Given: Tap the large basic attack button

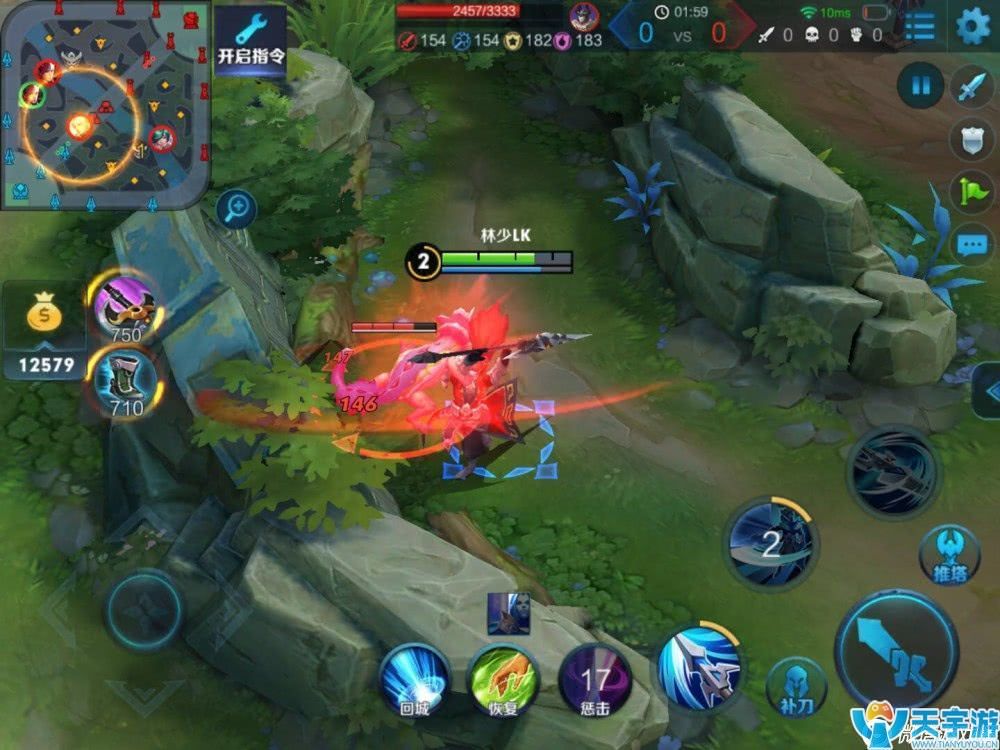Looking at the screenshot, I should [896, 650].
